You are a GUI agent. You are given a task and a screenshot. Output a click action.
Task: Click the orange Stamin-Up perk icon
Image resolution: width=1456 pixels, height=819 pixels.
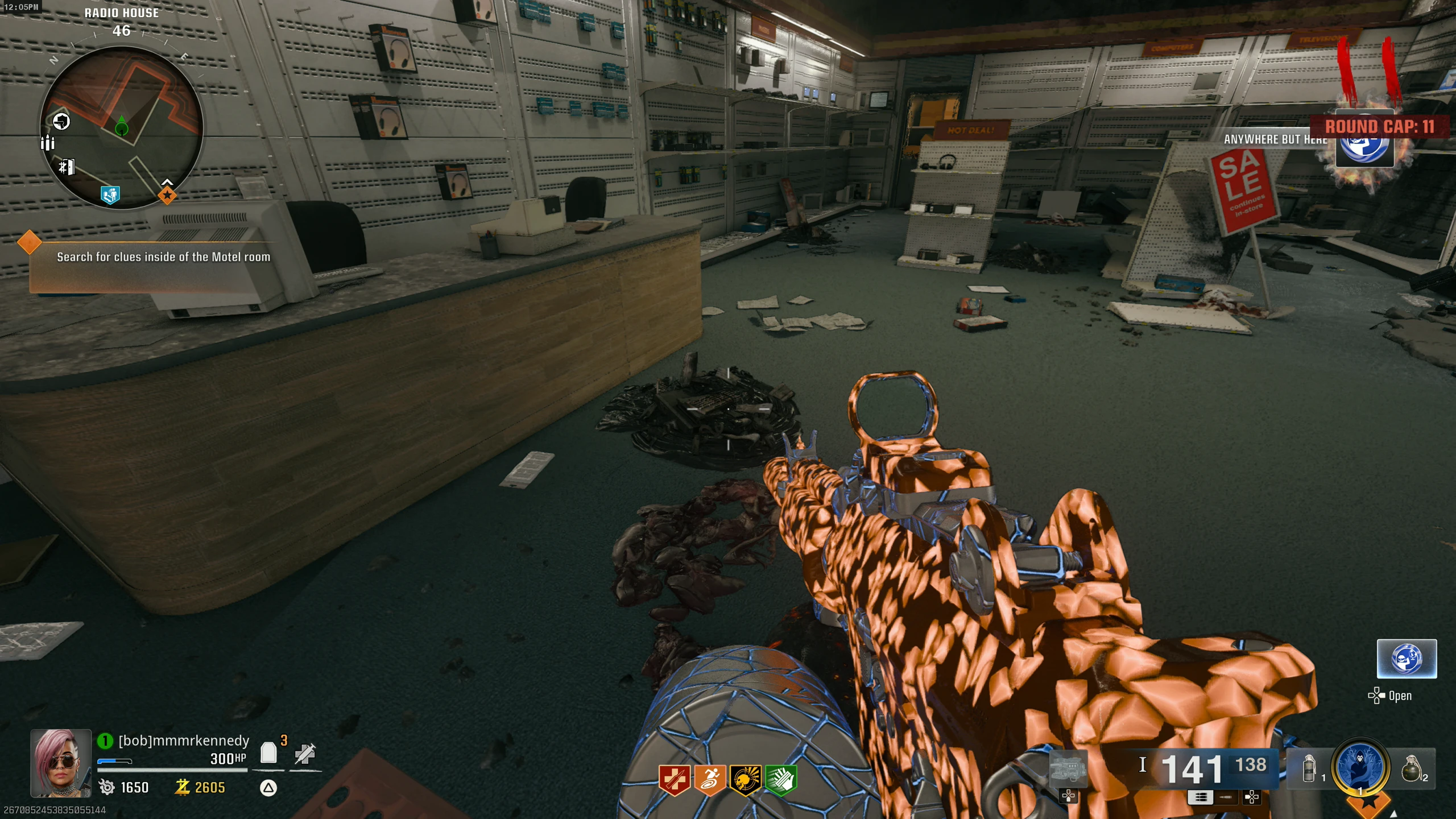[709, 780]
